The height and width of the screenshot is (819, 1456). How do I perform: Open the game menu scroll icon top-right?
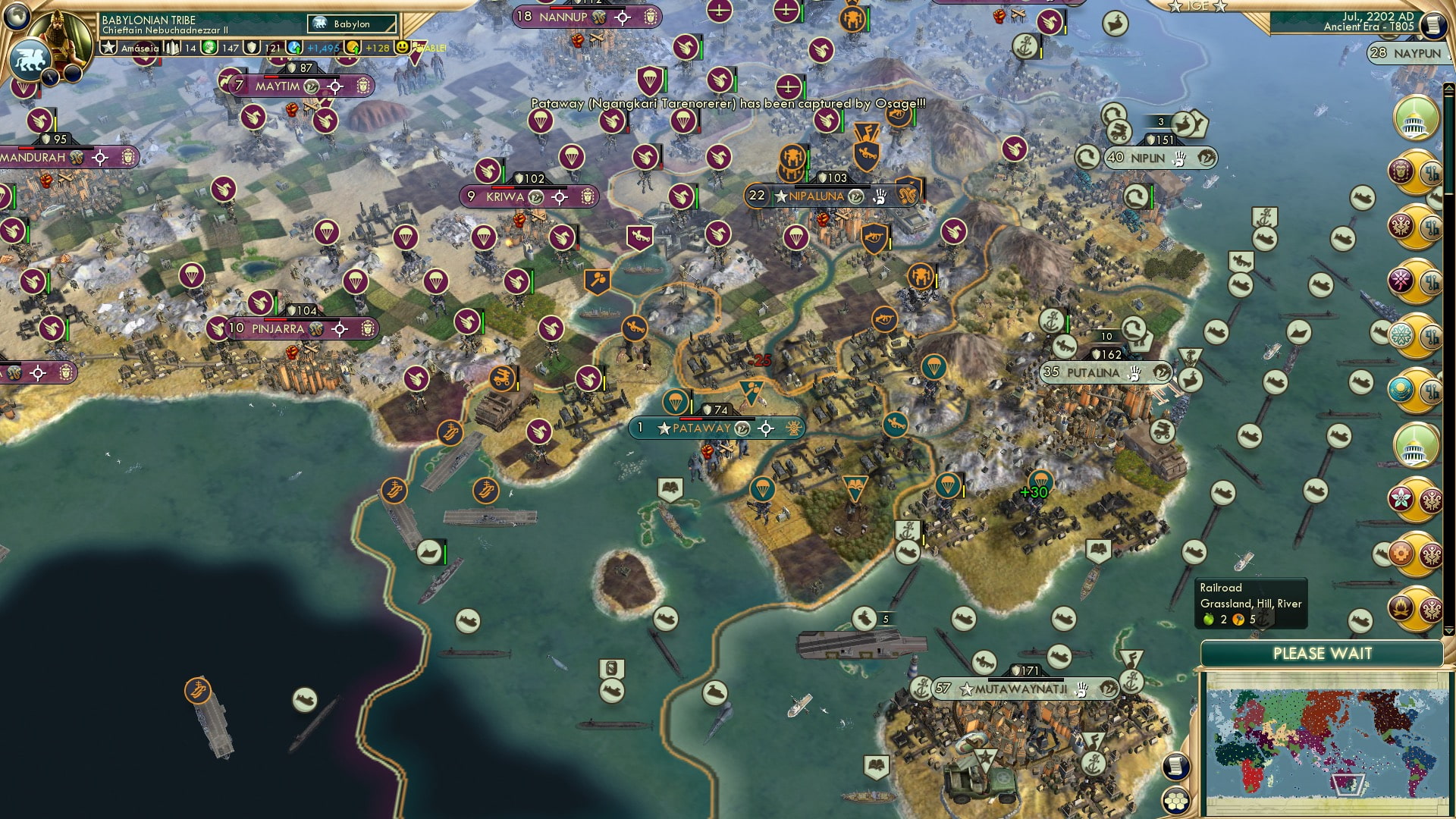pyautogui.click(x=1432, y=24)
